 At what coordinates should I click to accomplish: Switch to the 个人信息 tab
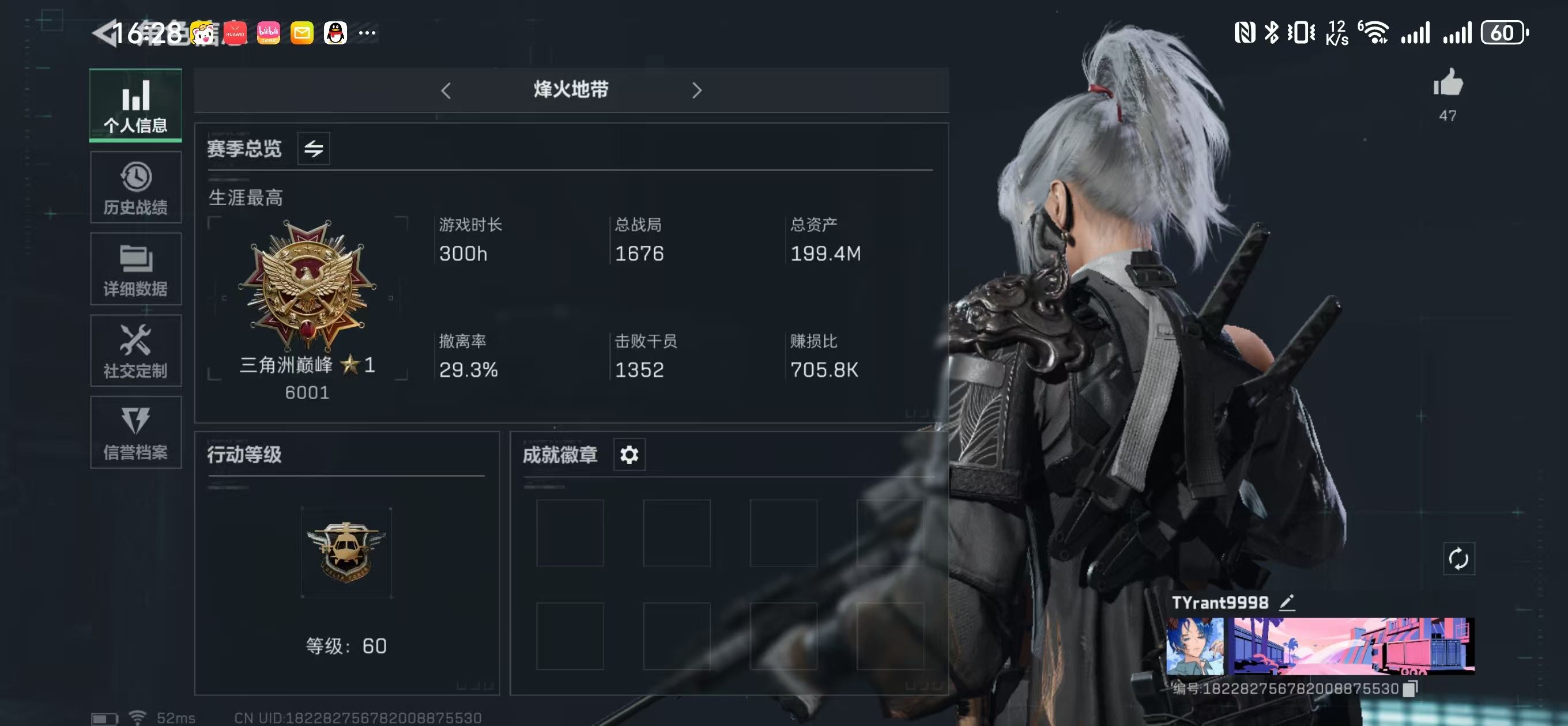tap(135, 105)
